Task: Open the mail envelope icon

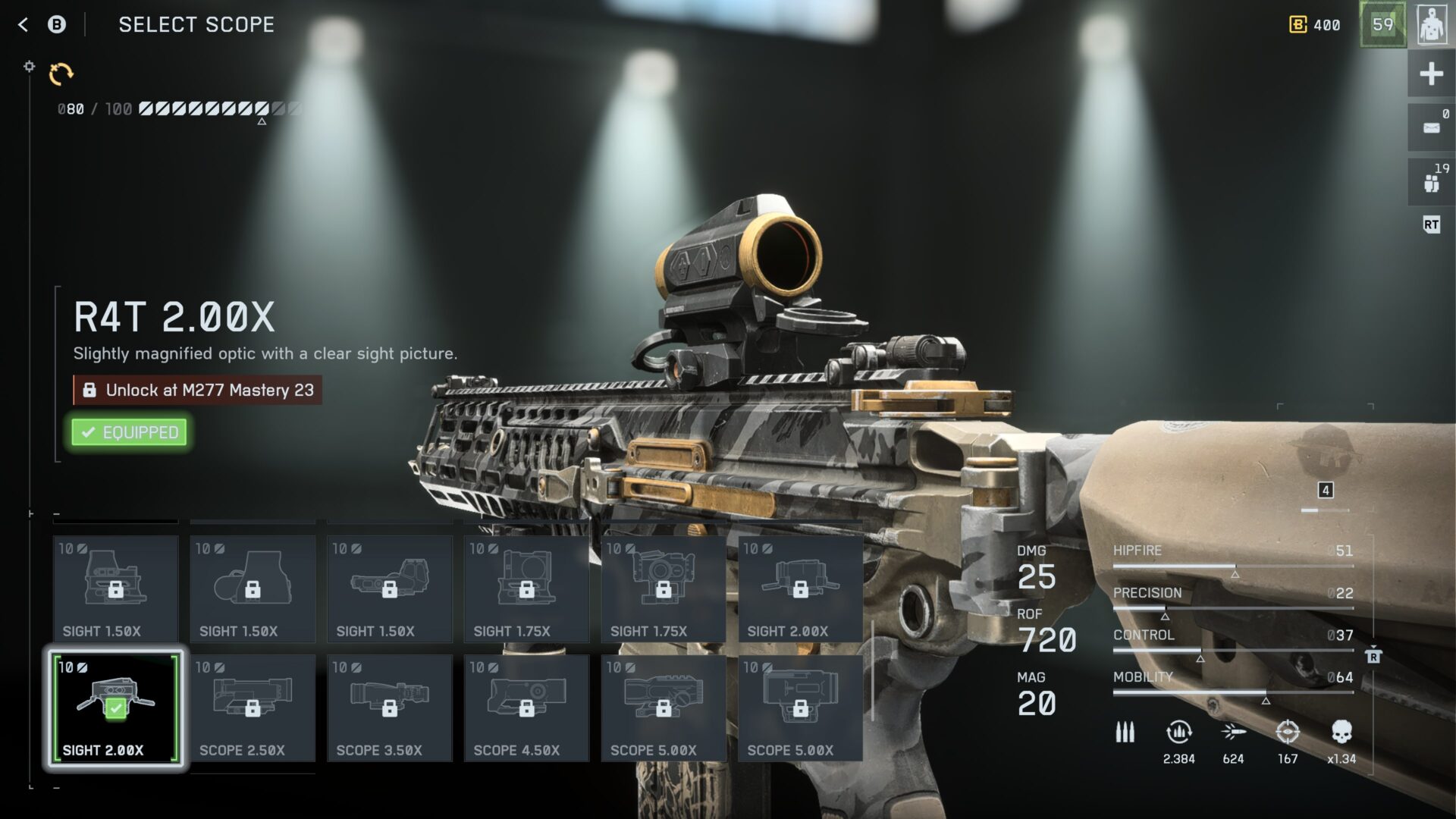Action: click(x=1431, y=127)
